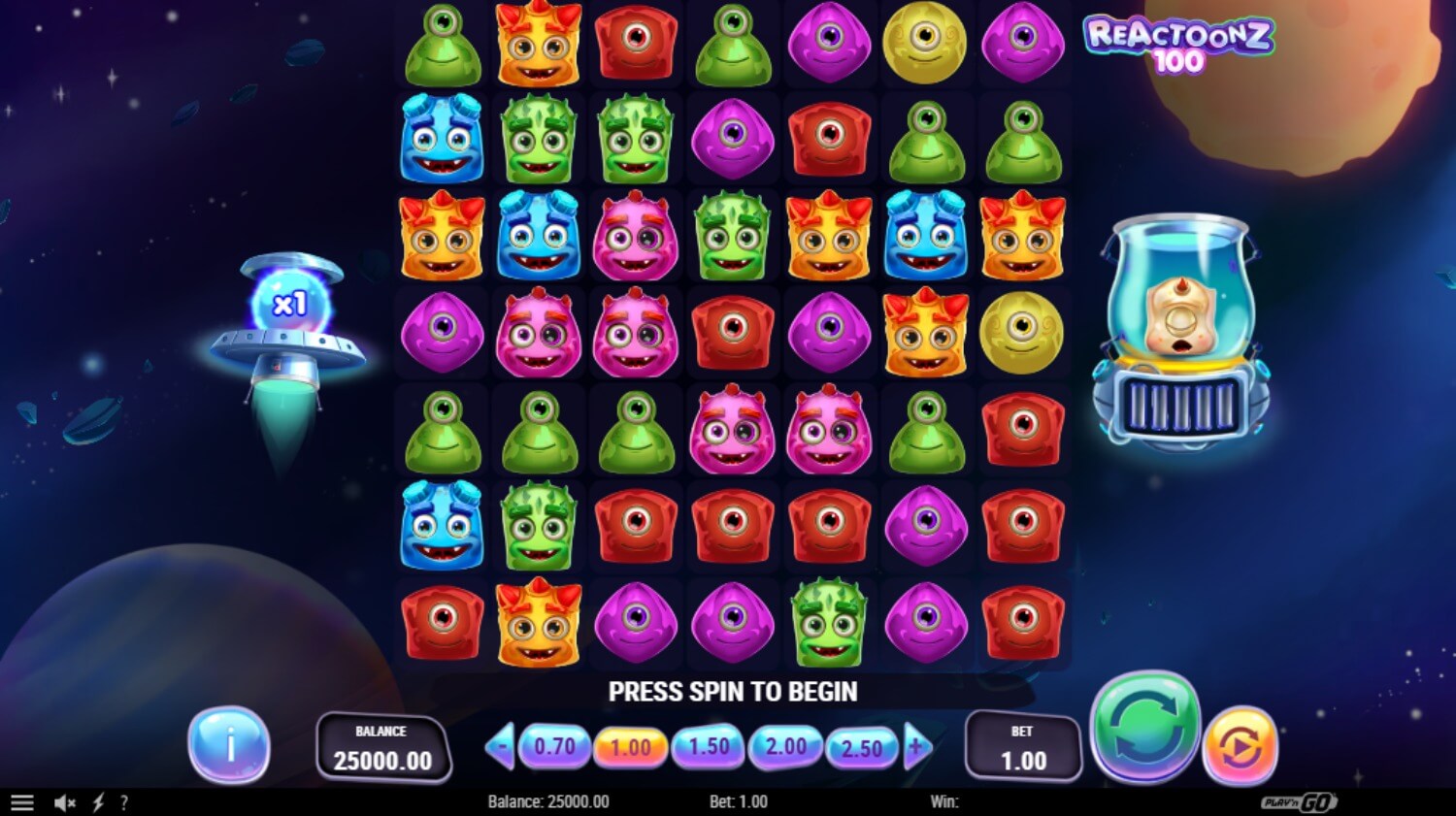
Task: Open help with the question mark
Action: click(124, 802)
